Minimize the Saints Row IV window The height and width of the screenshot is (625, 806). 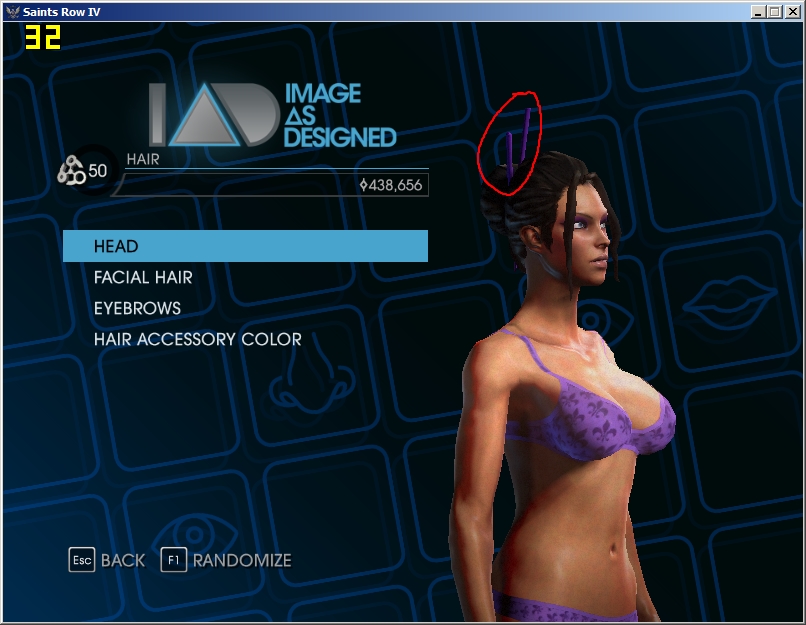(x=757, y=11)
